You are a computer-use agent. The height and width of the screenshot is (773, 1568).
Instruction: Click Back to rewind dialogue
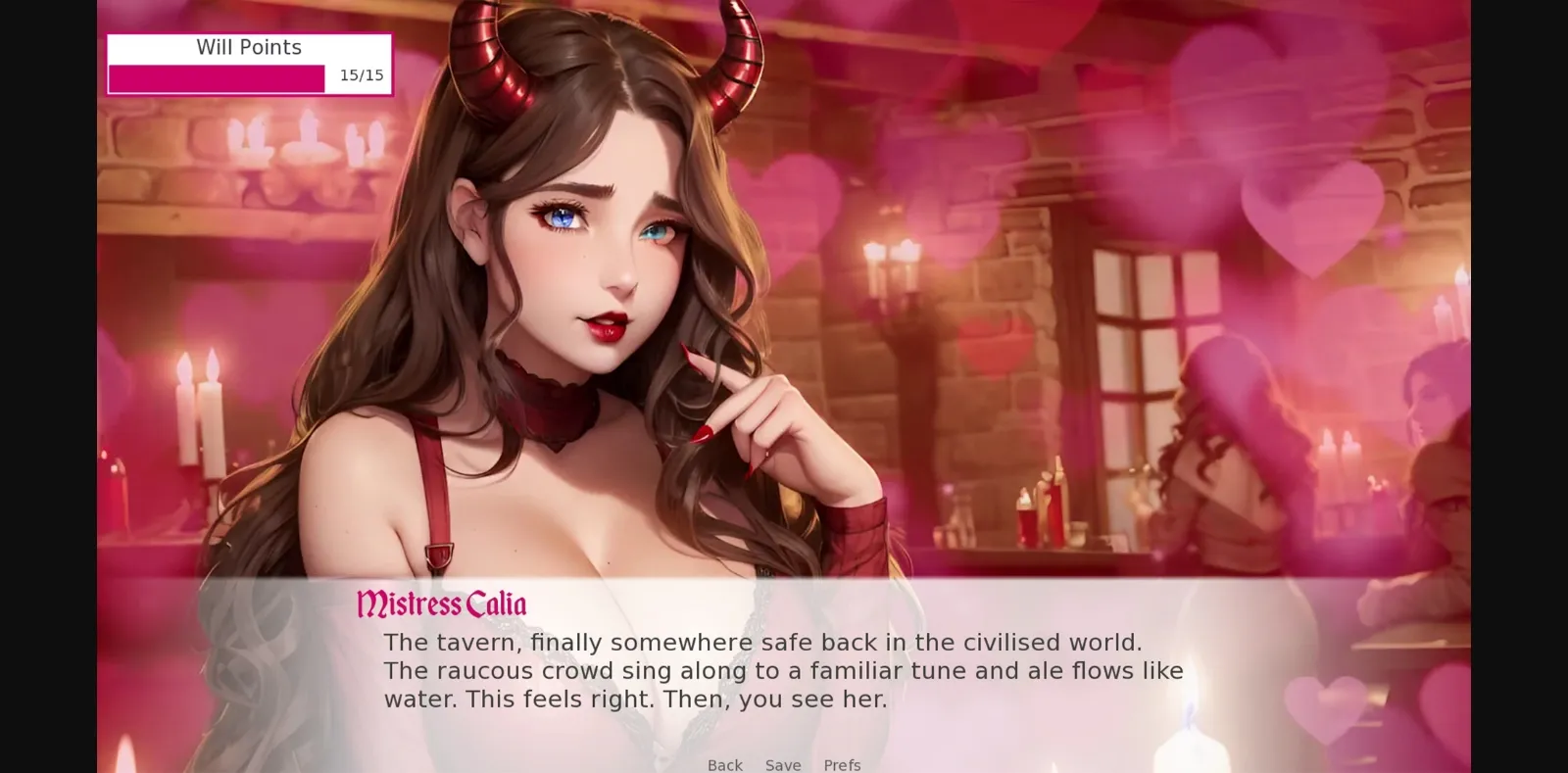[724, 765]
